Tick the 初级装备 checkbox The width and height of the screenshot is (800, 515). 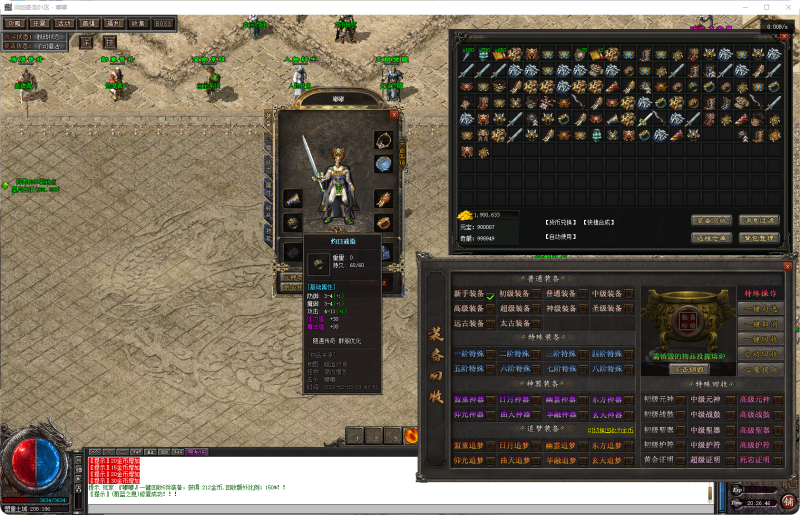537,295
